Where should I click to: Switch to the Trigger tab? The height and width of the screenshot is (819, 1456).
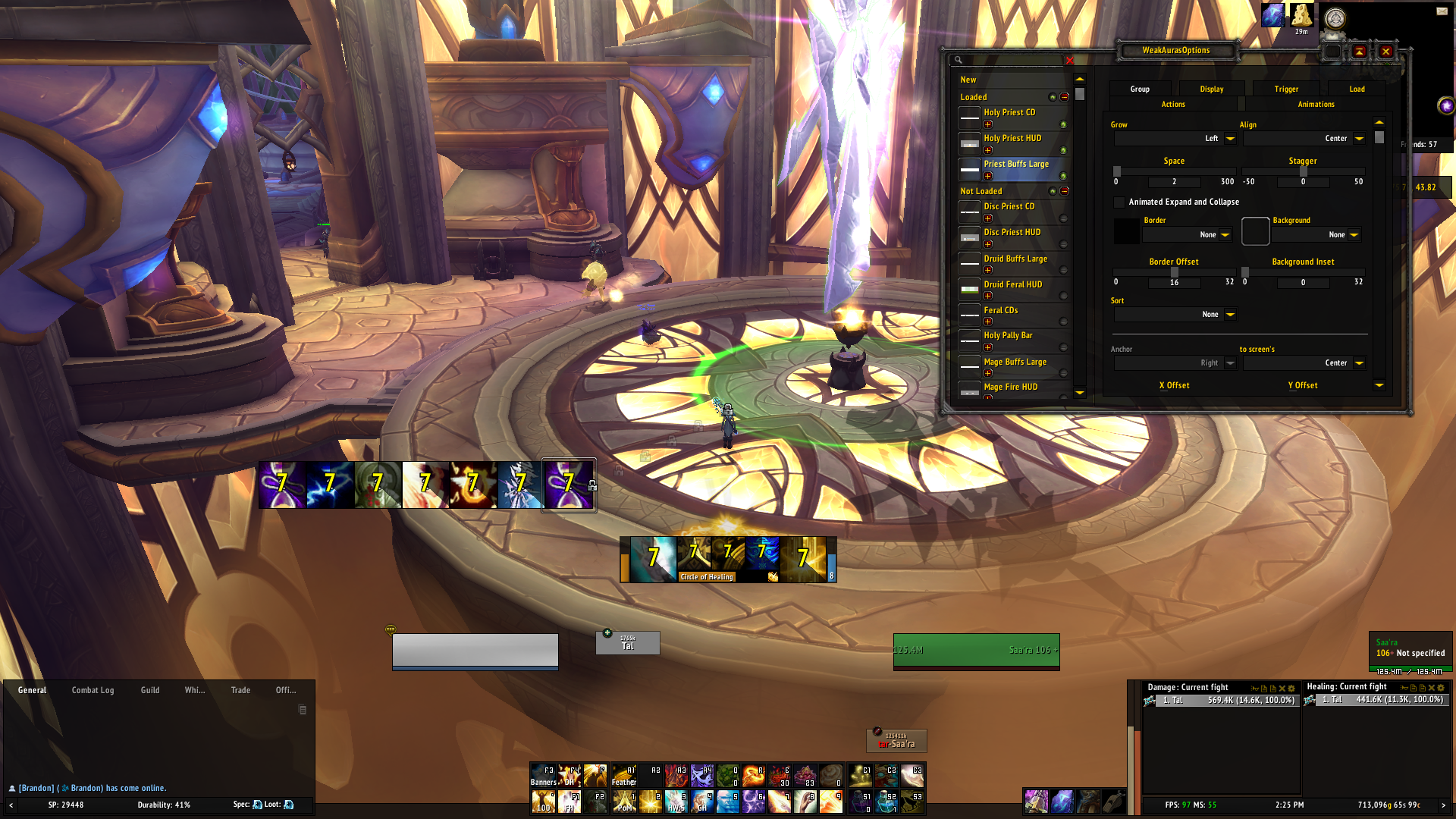[x=1286, y=89]
